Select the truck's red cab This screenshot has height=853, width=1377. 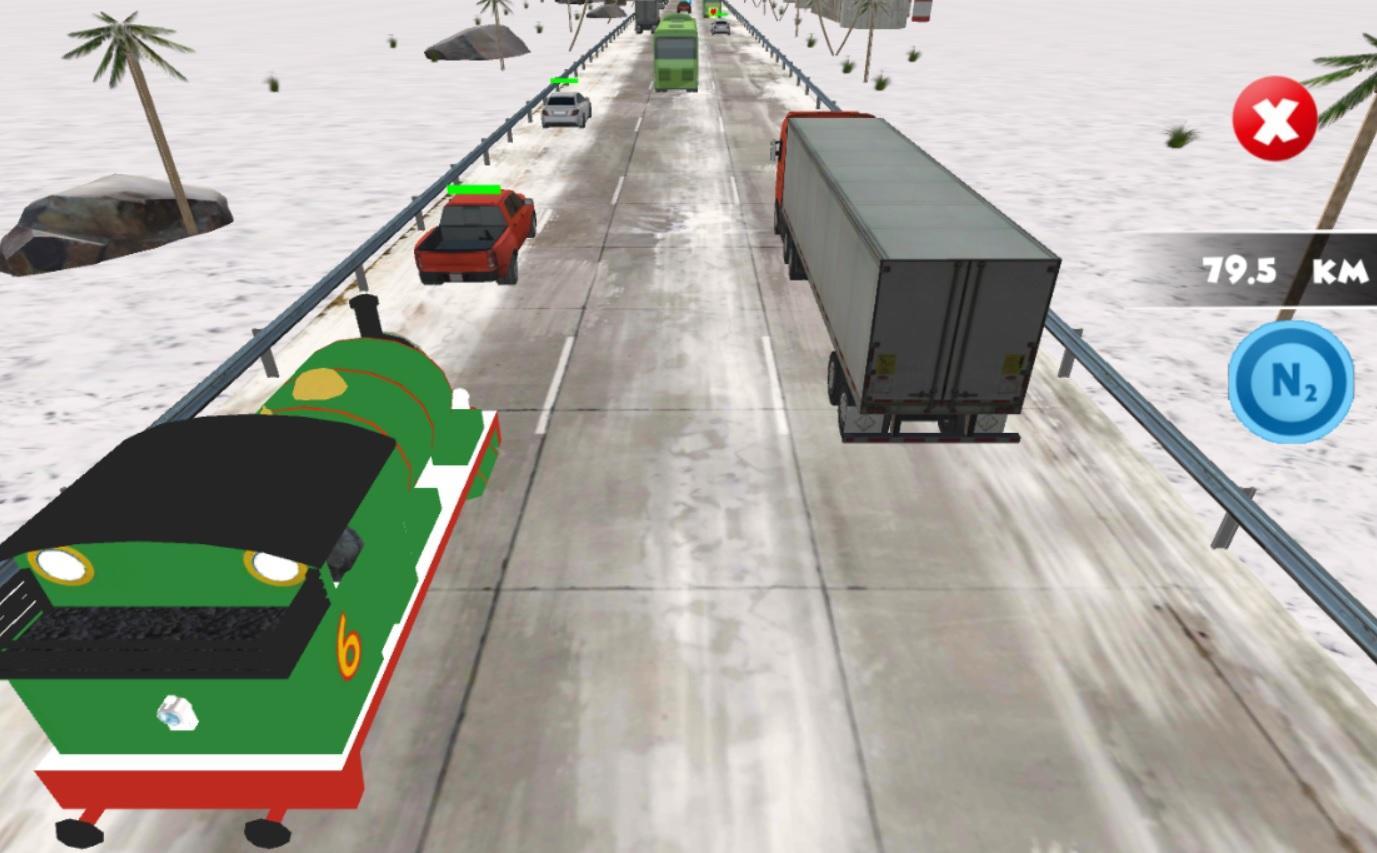[x=790, y=160]
